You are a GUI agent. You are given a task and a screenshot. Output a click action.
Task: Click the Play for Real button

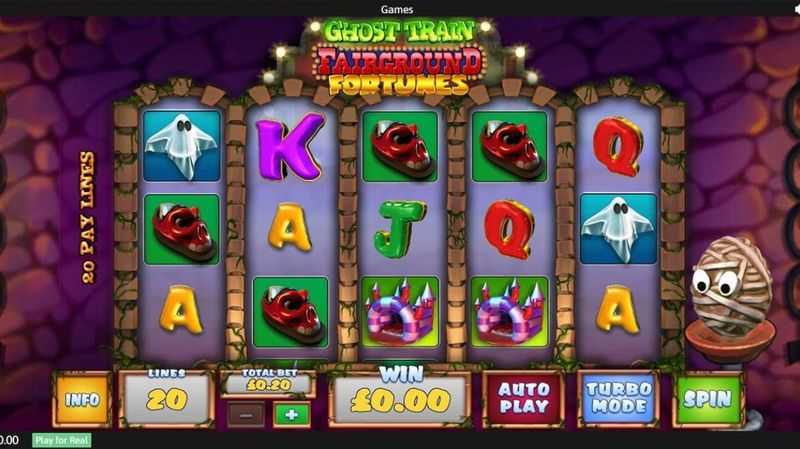(x=61, y=440)
